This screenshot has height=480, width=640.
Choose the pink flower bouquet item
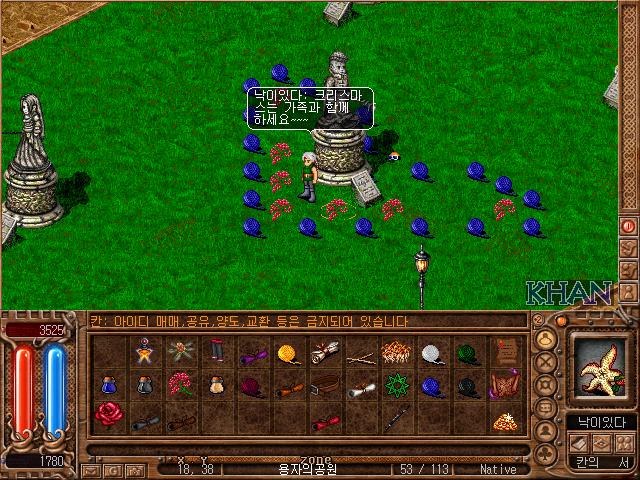click(x=180, y=385)
